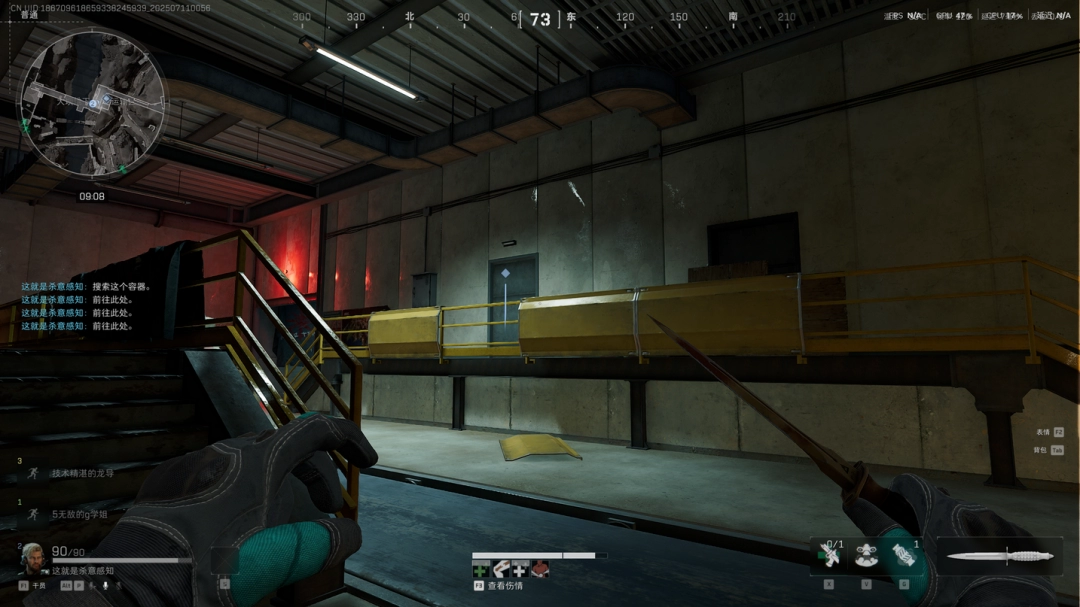Select the smoke grenade gadget icon
This screenshot has width=1080, height=607.
pos(904,554)
